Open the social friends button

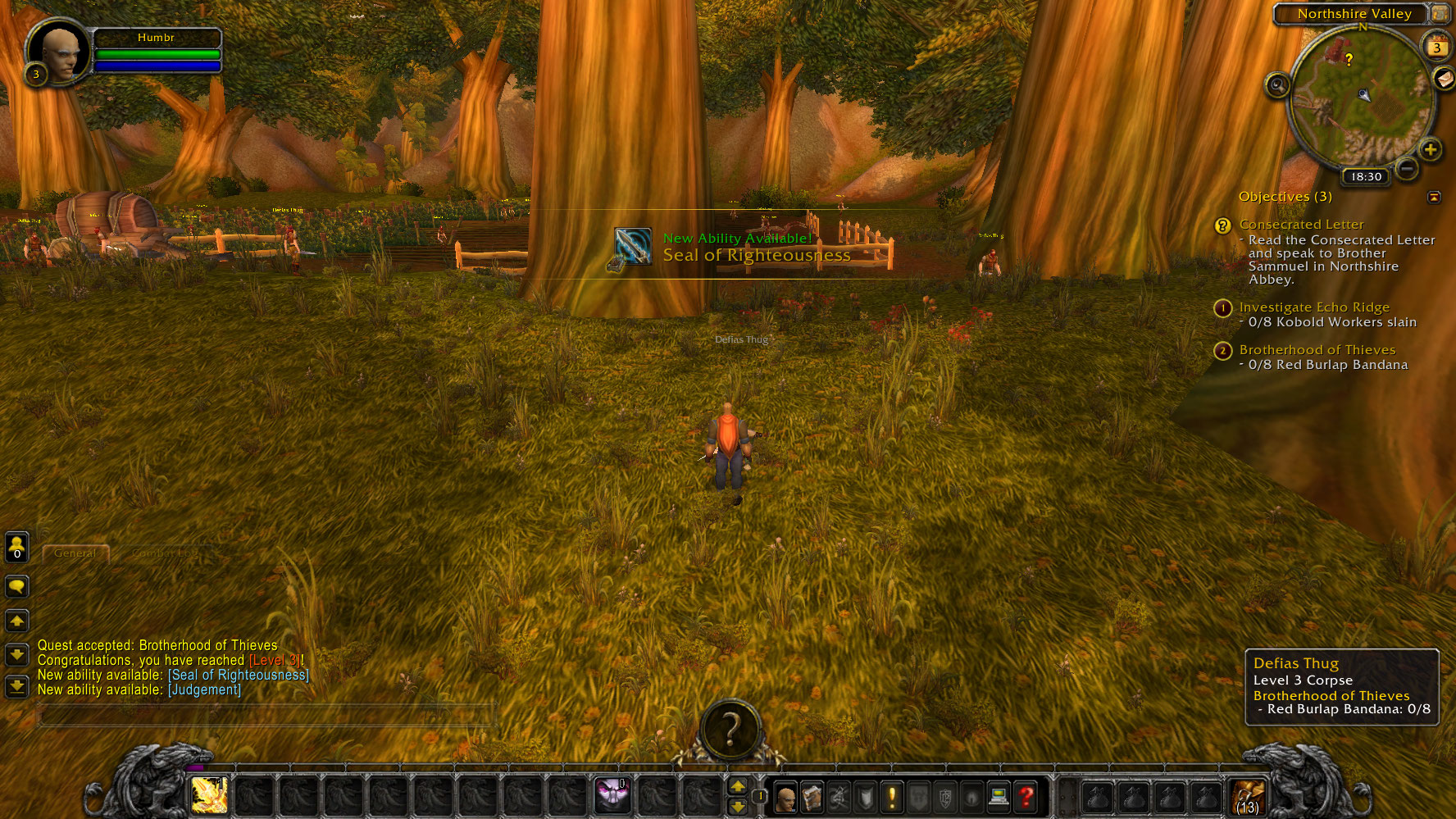click(x=17, y=548)
